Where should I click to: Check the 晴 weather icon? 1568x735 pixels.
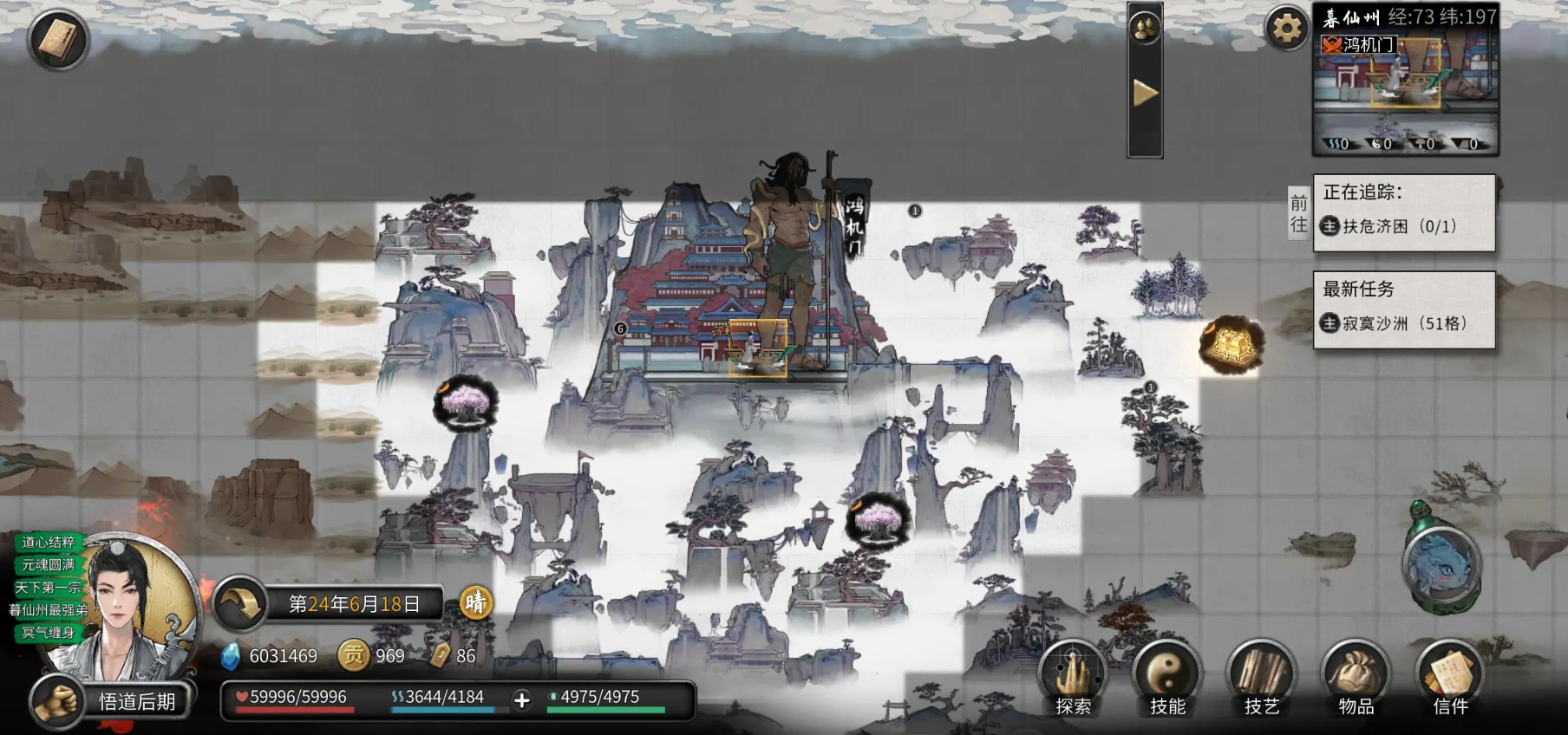[475, 602]
